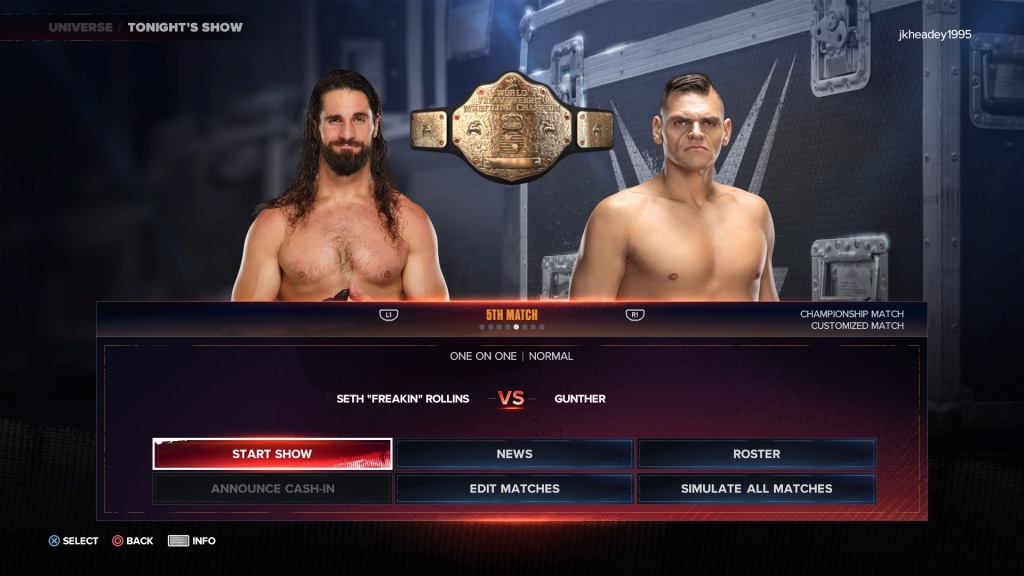Choose Simulate All Matches

[x=756, y=489]
